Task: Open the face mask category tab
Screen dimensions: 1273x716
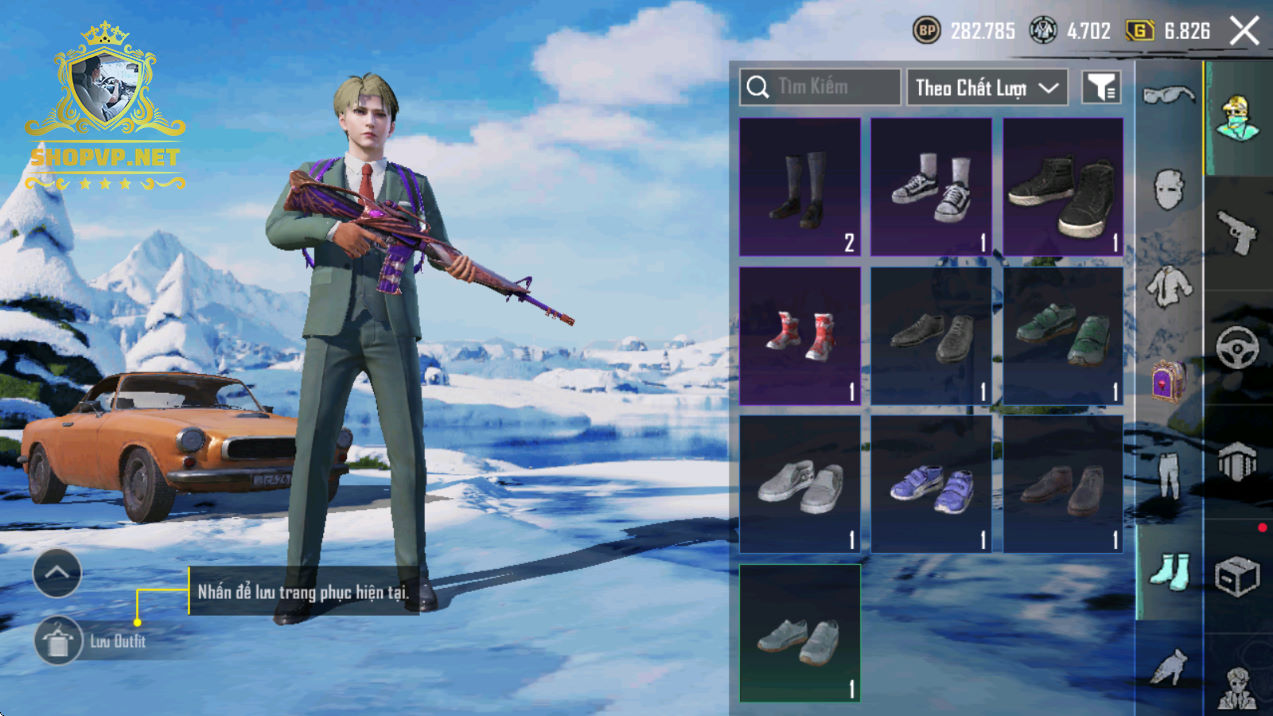Action: (x=1168, y=189)
